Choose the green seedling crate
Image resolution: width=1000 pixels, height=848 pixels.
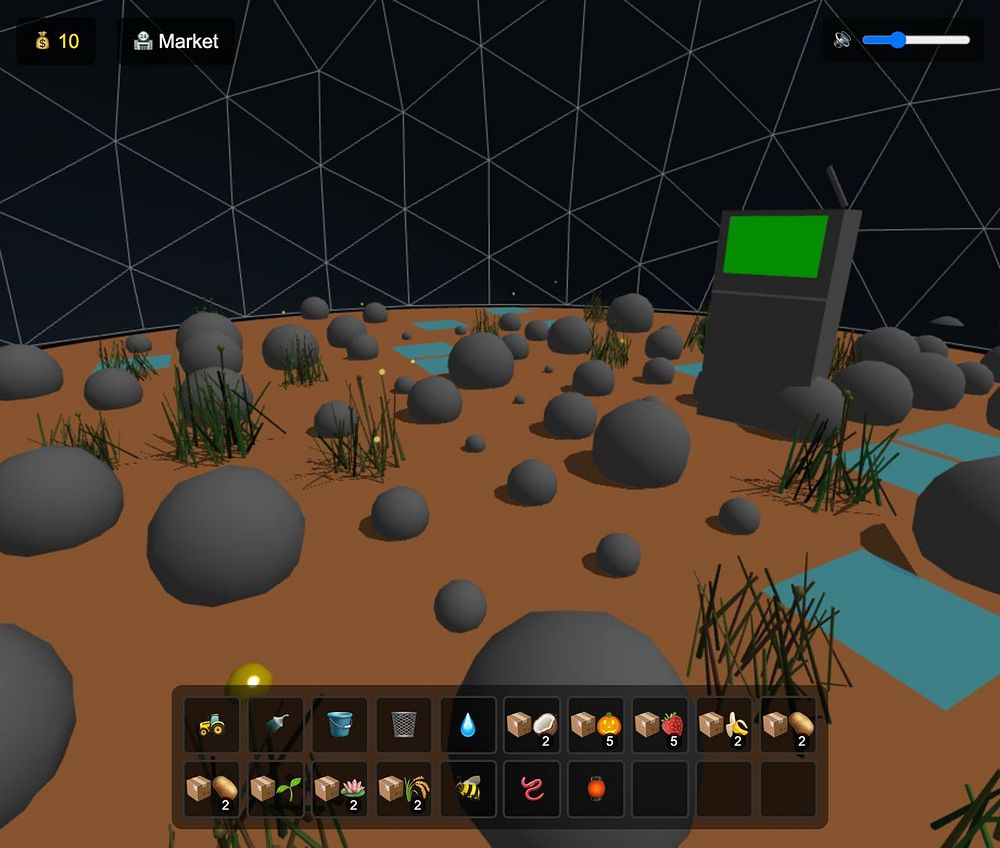276,789
